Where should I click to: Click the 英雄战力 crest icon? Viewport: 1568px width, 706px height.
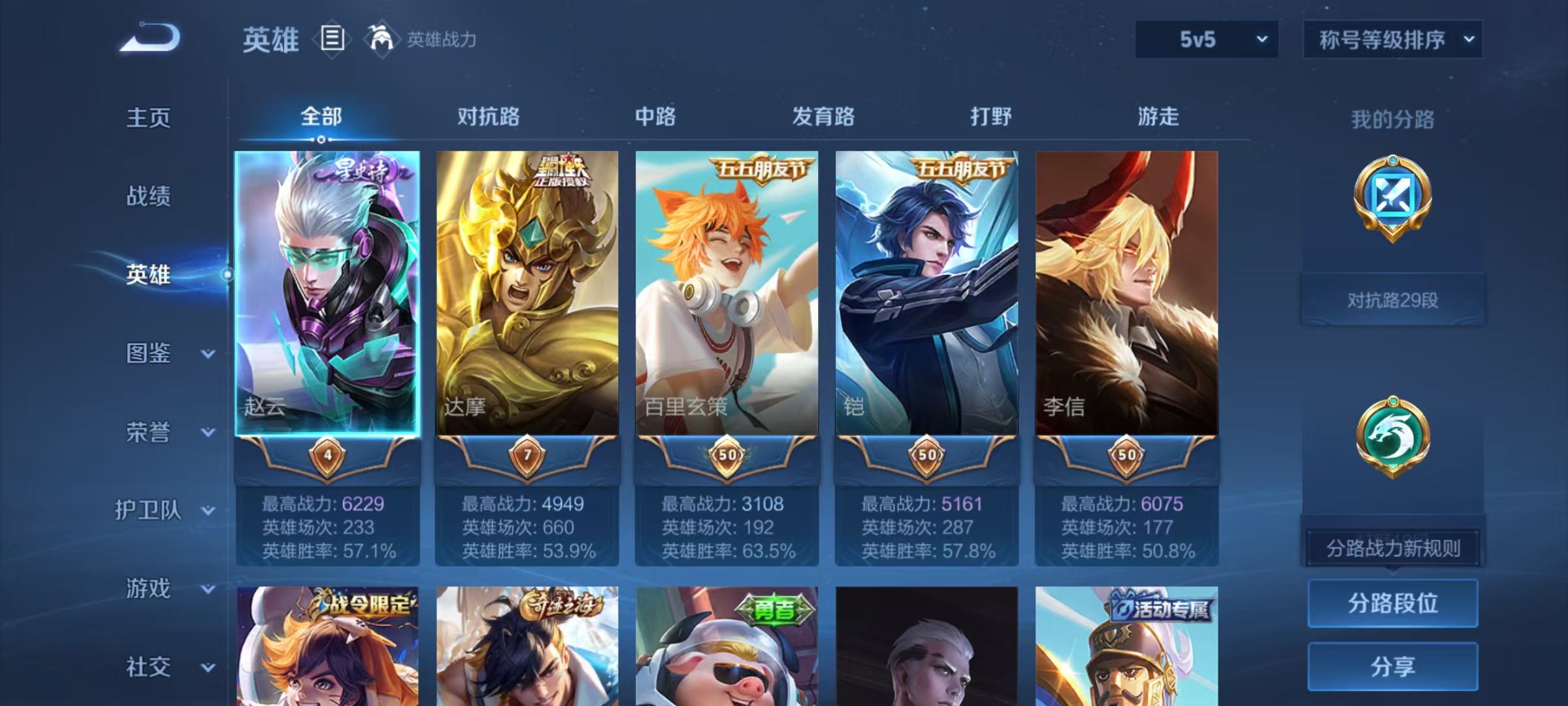381,39
